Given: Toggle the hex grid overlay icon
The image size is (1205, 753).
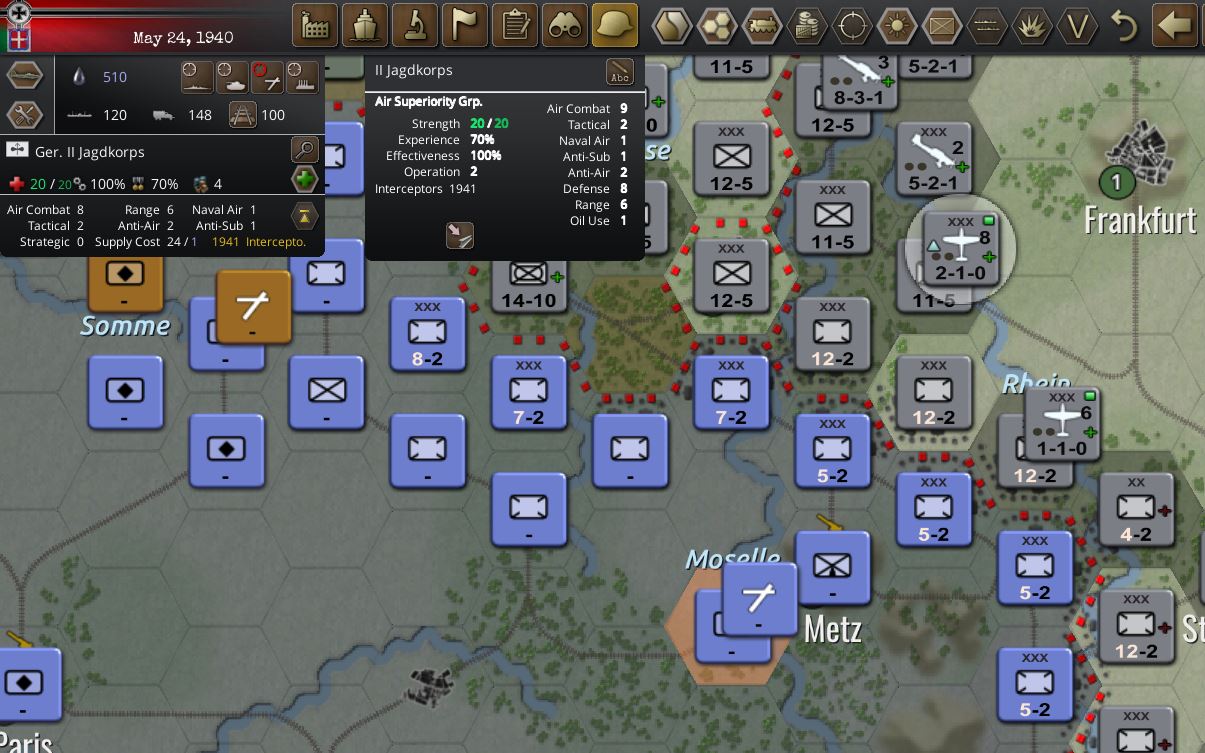Looking at the screenshot, I should [x=717, y=26].
